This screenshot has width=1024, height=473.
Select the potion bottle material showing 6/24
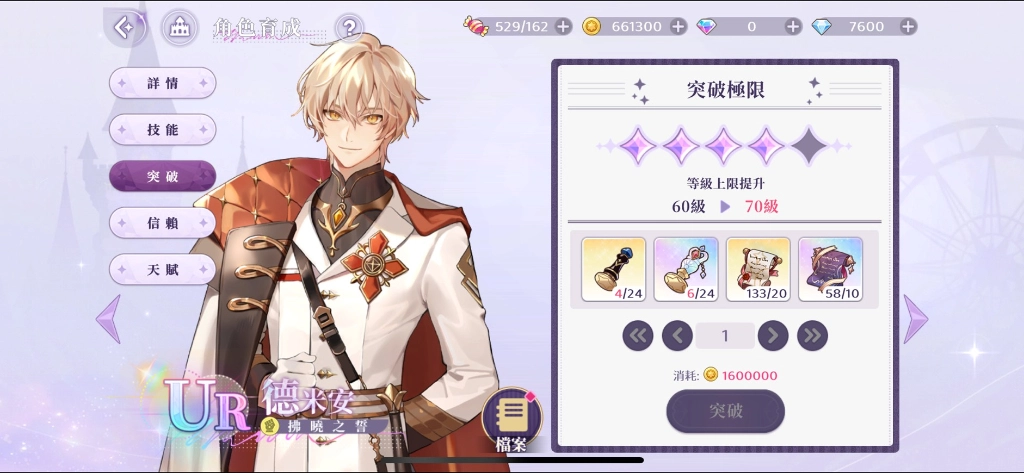(x=686, y=269)
